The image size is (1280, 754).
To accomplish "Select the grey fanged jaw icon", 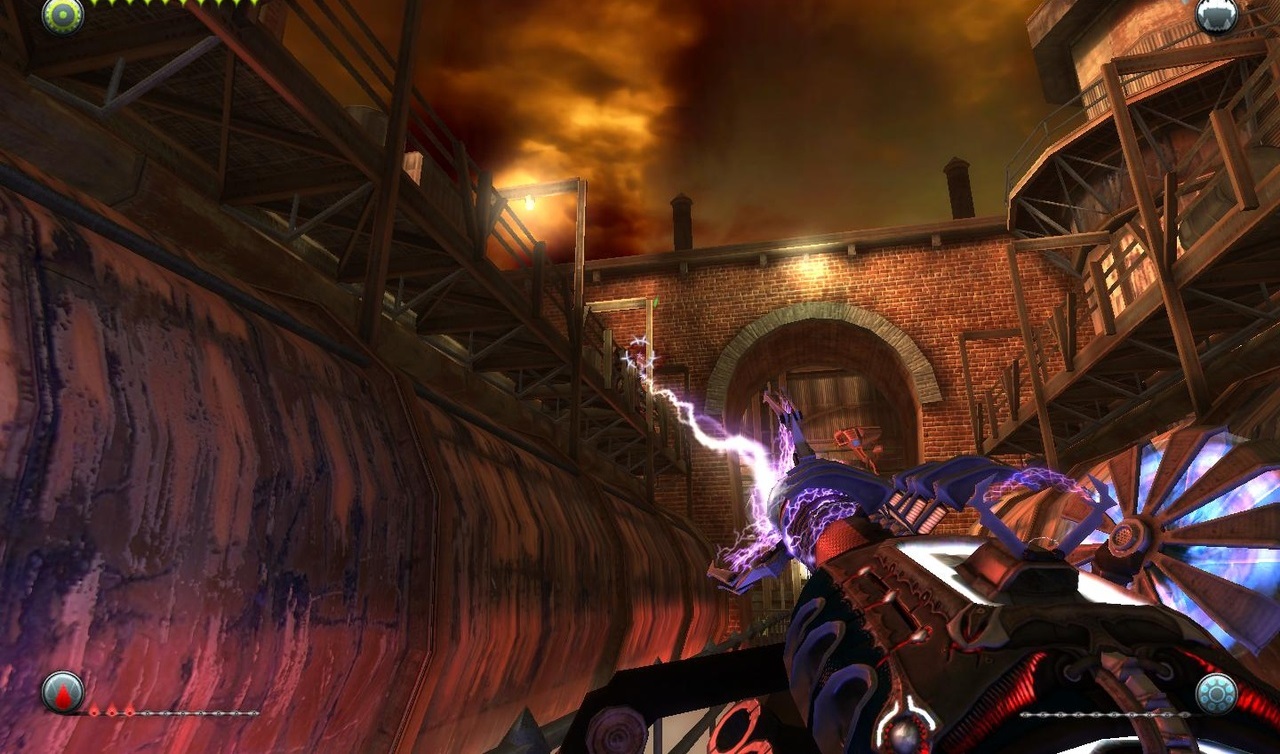I will 1216,14.
